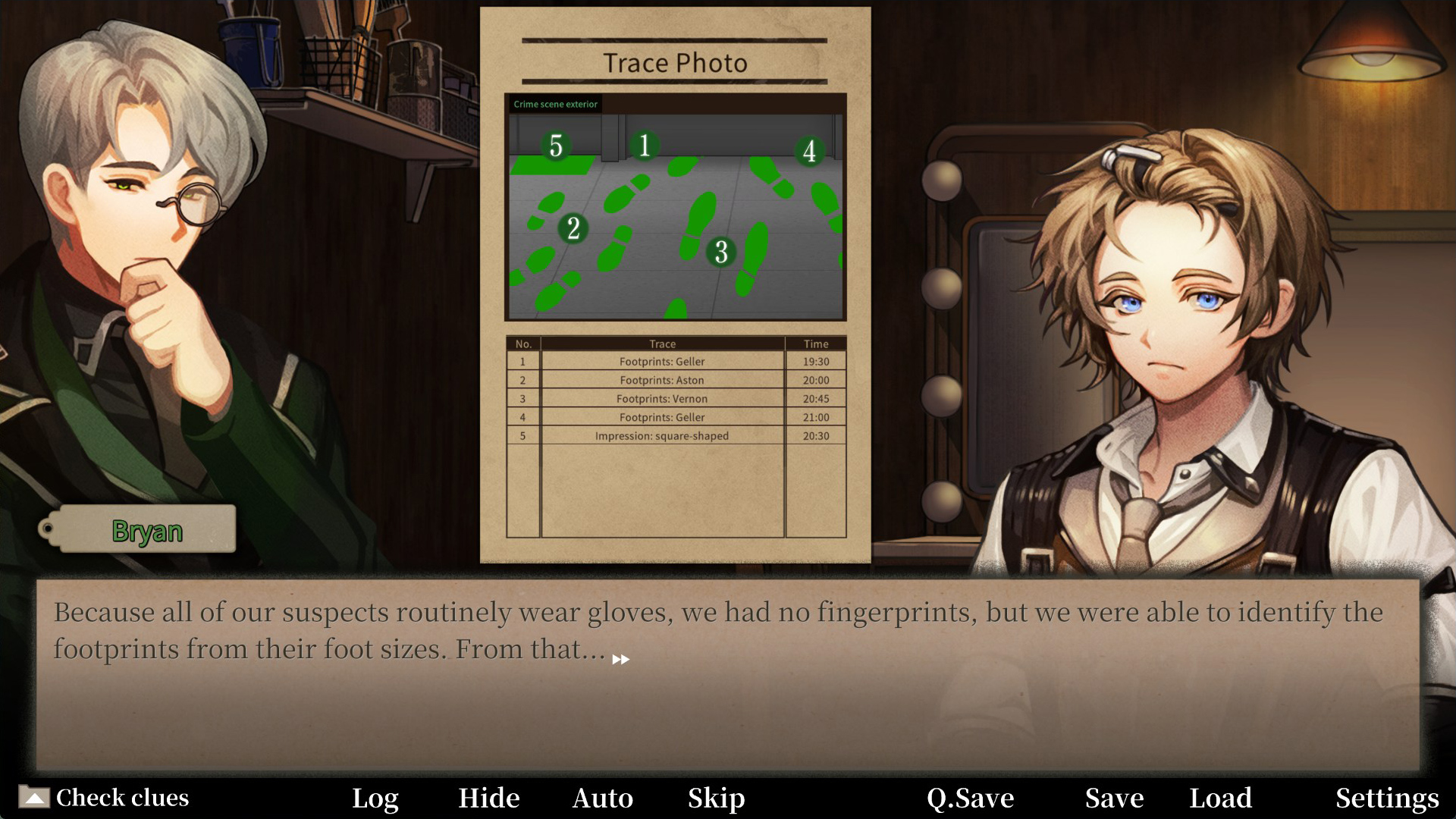Open the Settings screen
This screenshot has width=1456, height=819.
(1387, 798)
